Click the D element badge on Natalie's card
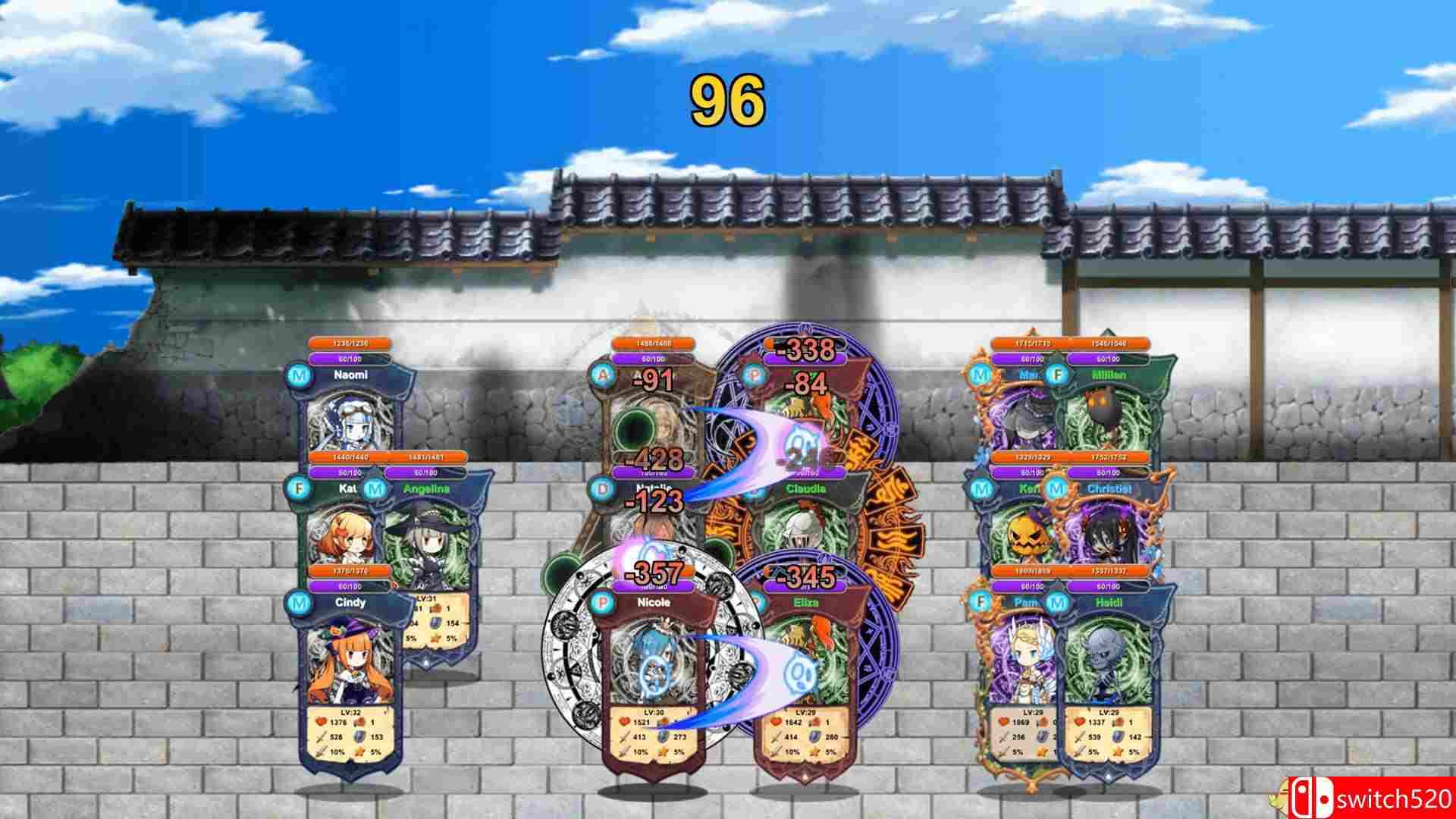This screenshot has width=1456, height=819. (x=601, y=489)
